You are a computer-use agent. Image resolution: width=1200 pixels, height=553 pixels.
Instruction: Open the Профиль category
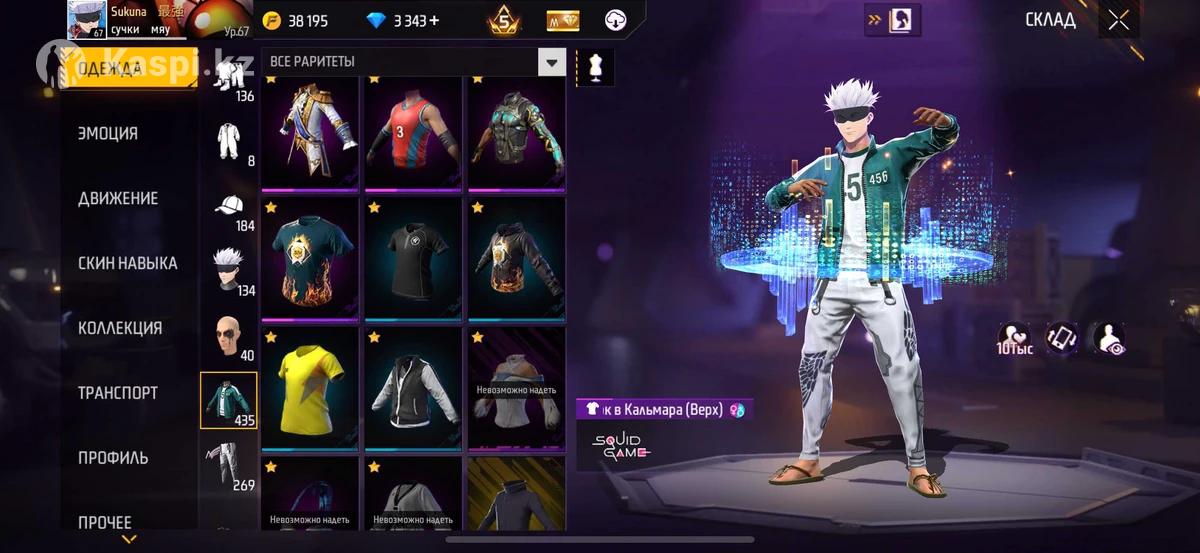(x=113, y=458)
